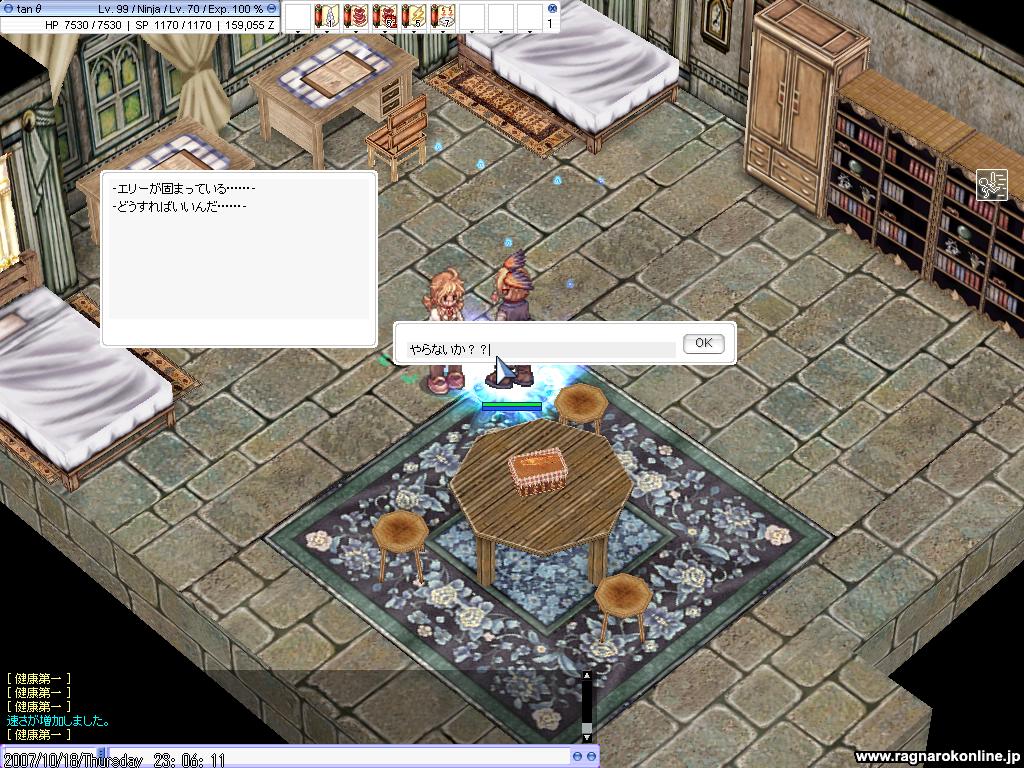
Task: Minimize the status window via right round button
Action: click(271, 8)
